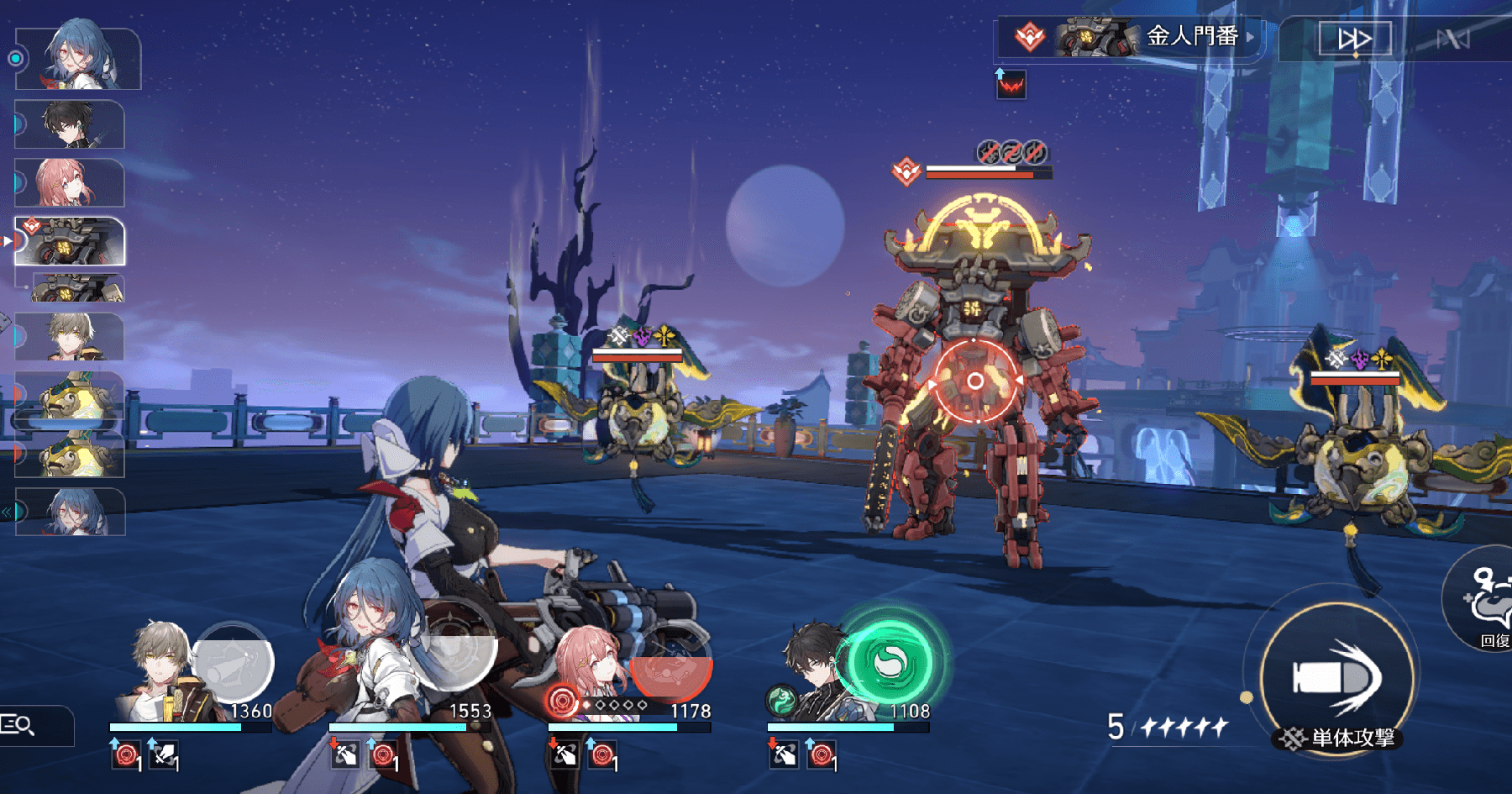Image resolution: width=1512 pixels, height=794 pixels.
Task: Click the red marker next to enemy turn slot
Action: [x=8, y=239]
